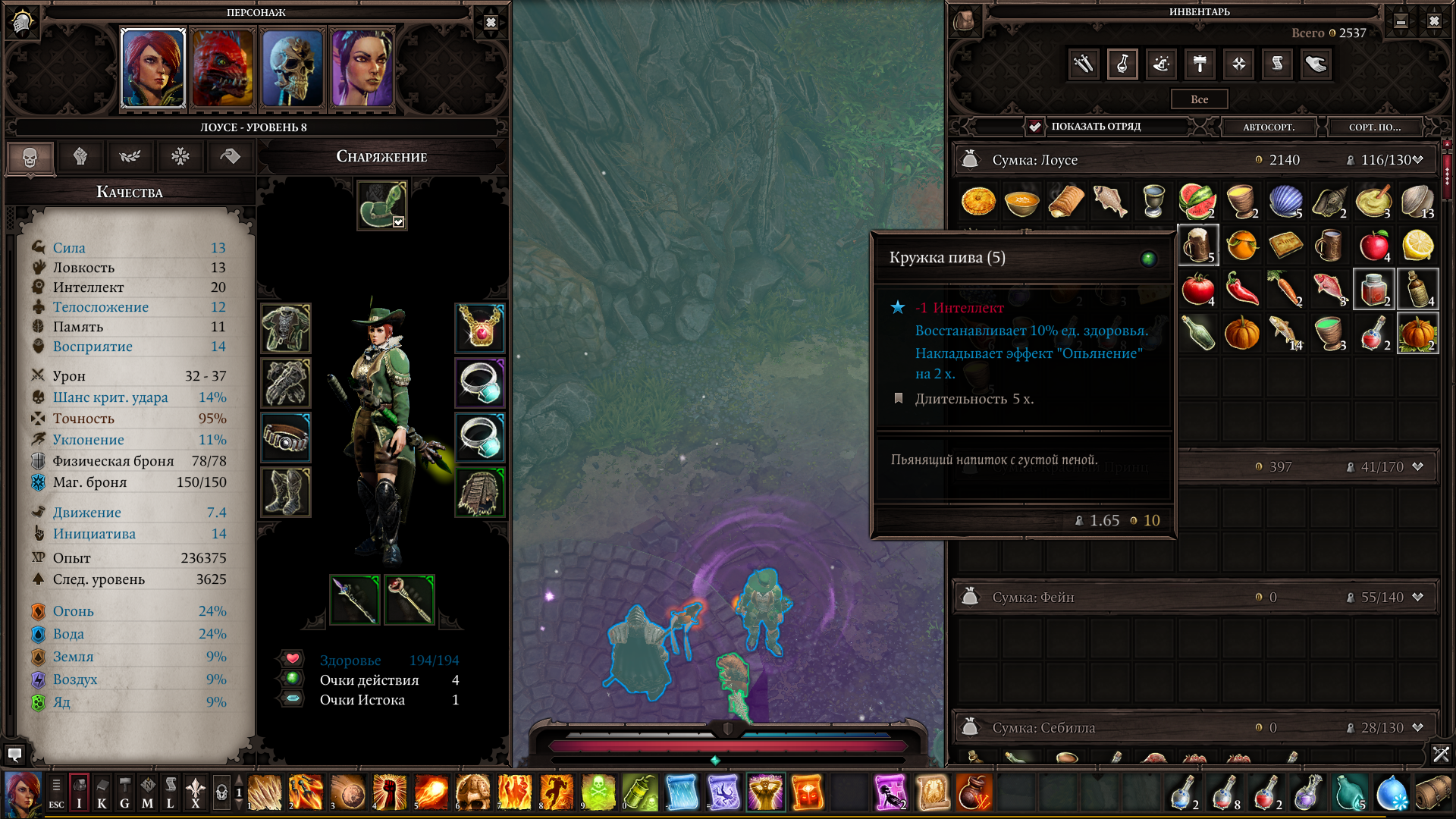
Task: Select the watermelon slice in inventory
Action: point(1197,202)
